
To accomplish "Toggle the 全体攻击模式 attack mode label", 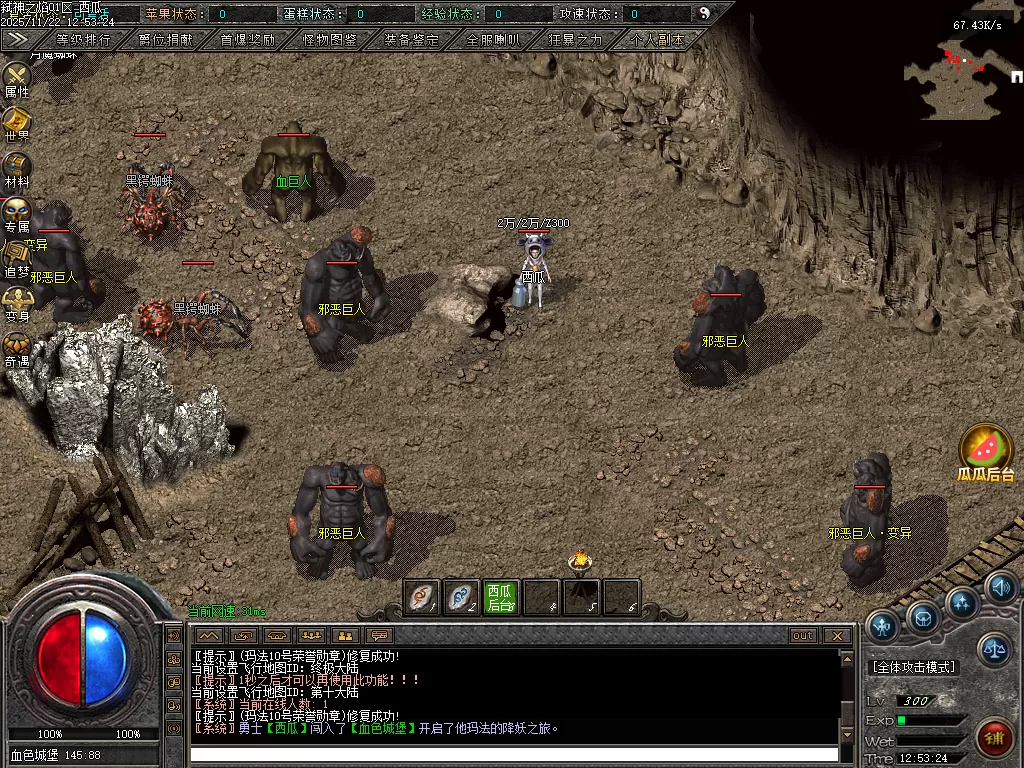I will (914, 667).
